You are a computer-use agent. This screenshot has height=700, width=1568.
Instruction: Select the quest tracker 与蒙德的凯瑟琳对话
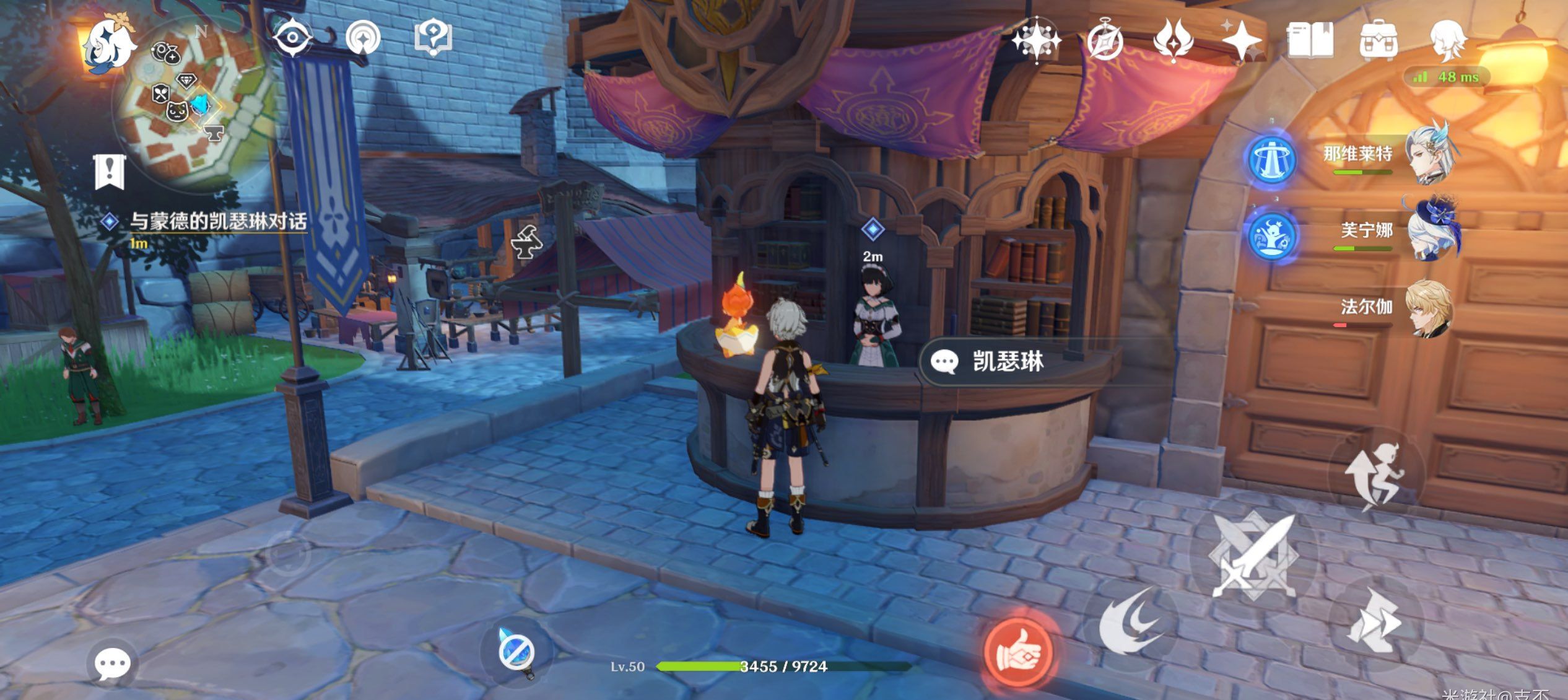pos(217,222)
